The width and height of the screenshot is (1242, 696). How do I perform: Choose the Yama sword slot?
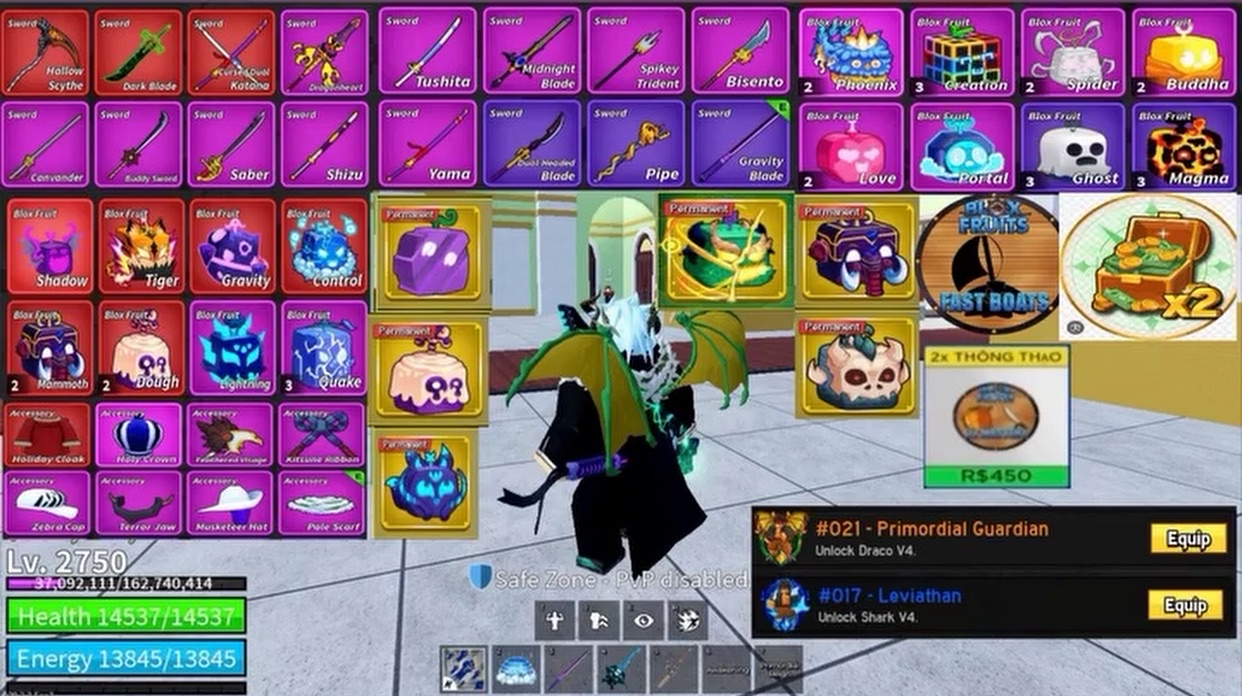[427, 144]
